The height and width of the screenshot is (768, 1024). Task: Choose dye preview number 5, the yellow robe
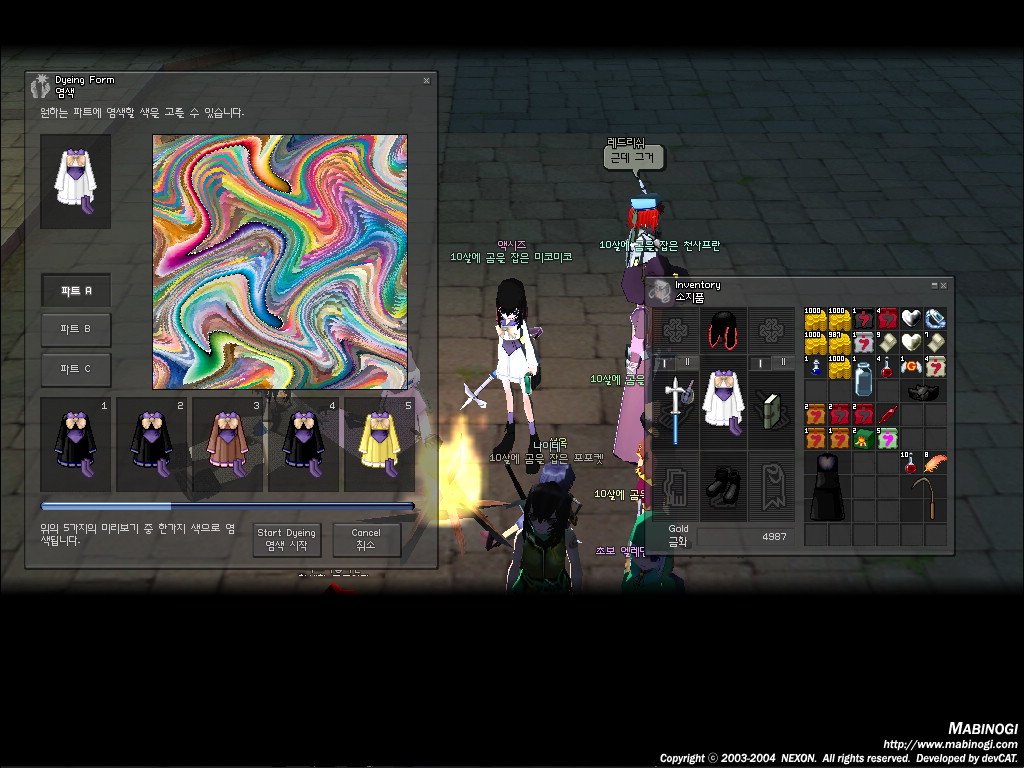click(x=379, y=445)
